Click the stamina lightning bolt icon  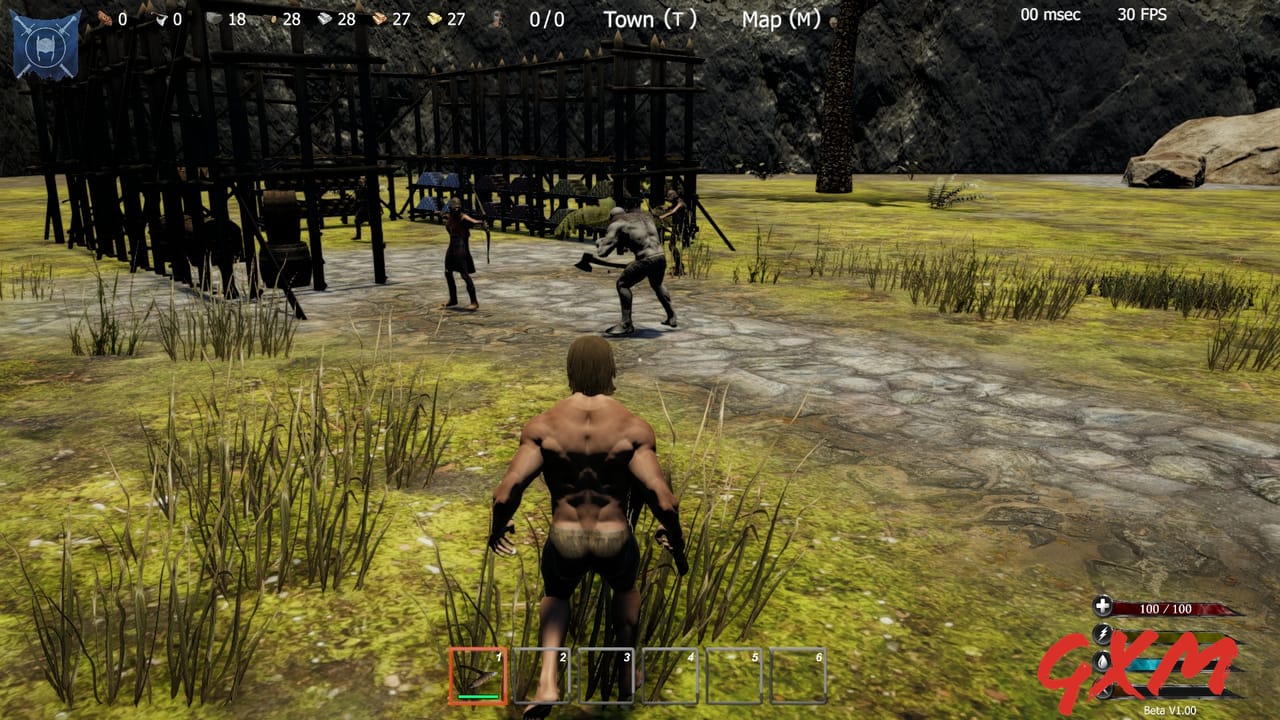pyautogui.click(x=1102, y=632)
